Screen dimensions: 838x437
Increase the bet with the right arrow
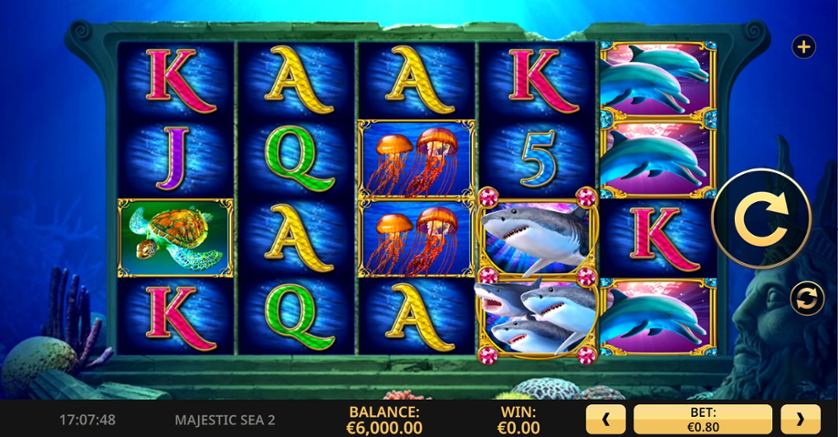click(x=799, y=418)
